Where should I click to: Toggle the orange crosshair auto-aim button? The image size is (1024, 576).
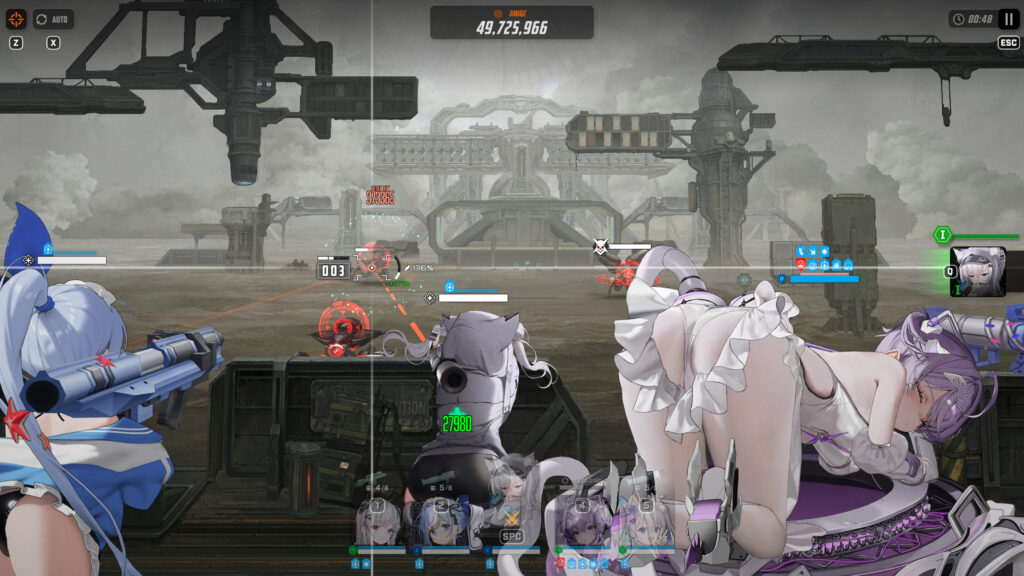point(16,19)
